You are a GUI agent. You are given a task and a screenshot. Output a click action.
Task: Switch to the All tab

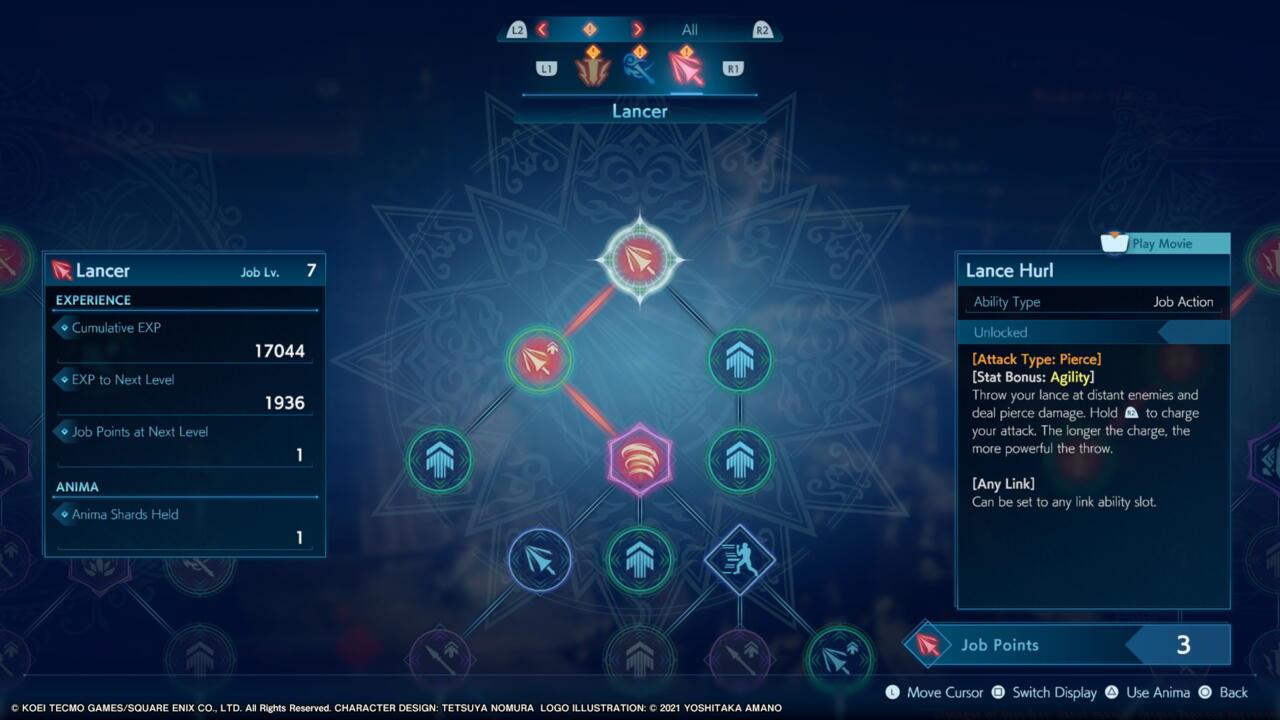689,29
